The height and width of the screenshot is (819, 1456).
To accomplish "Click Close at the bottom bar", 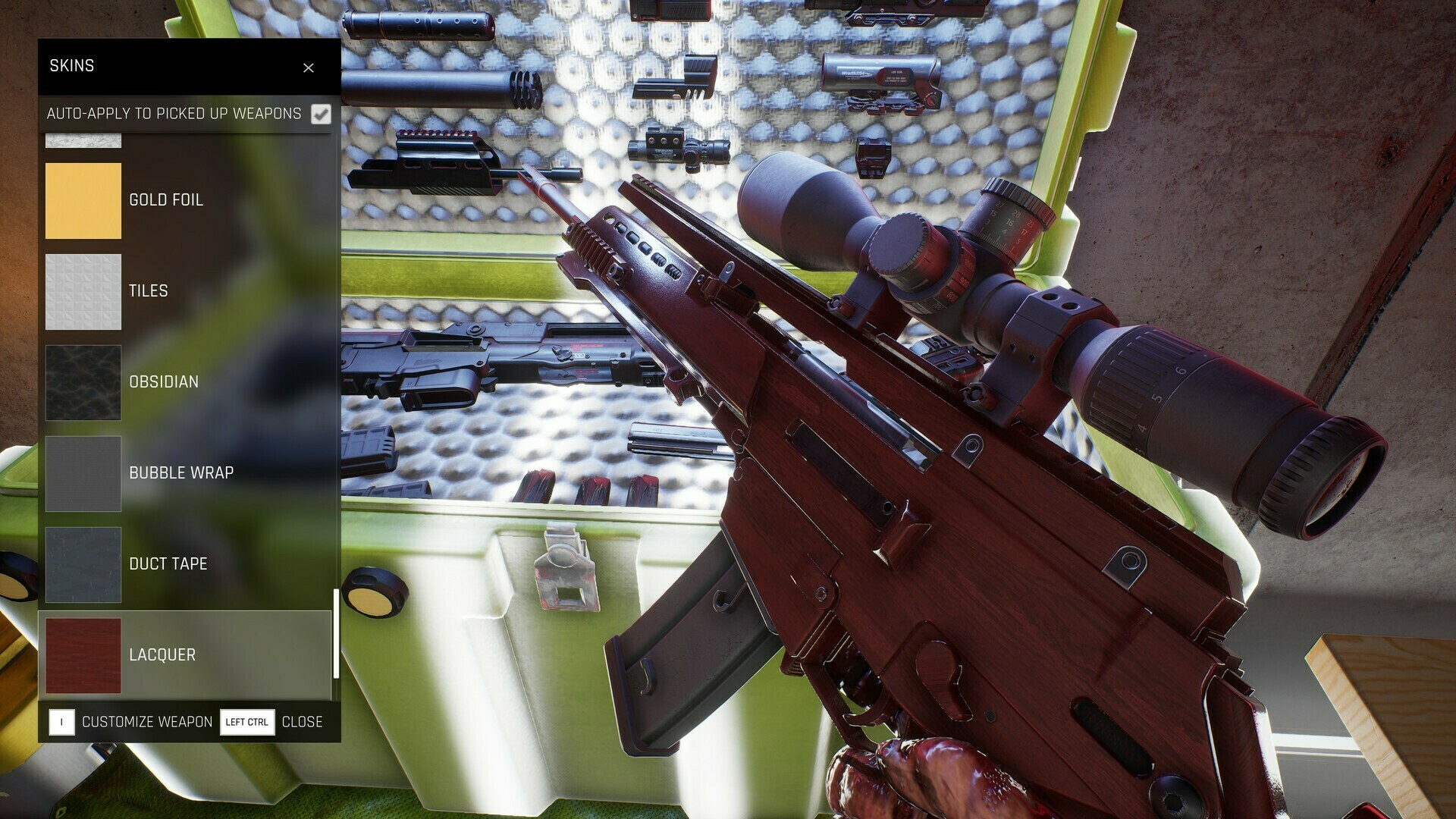I will (x=303, y=722).
